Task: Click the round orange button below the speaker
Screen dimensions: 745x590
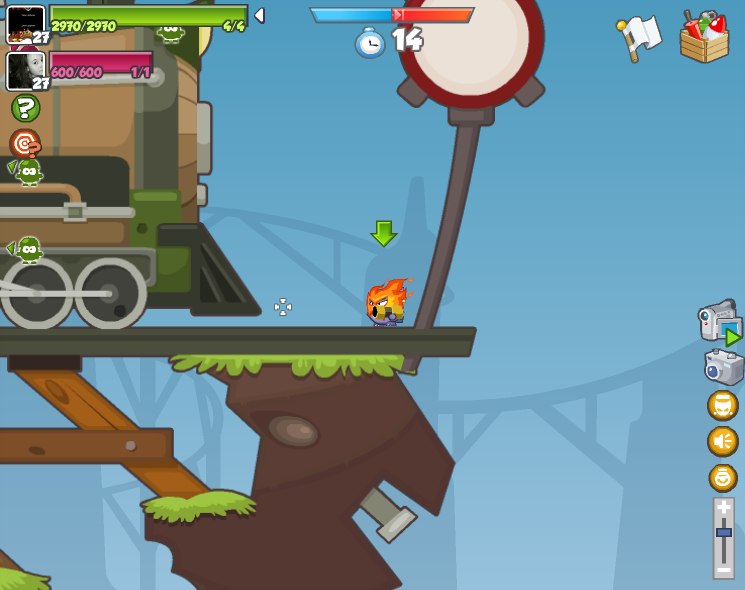Action: coord(722,477)
